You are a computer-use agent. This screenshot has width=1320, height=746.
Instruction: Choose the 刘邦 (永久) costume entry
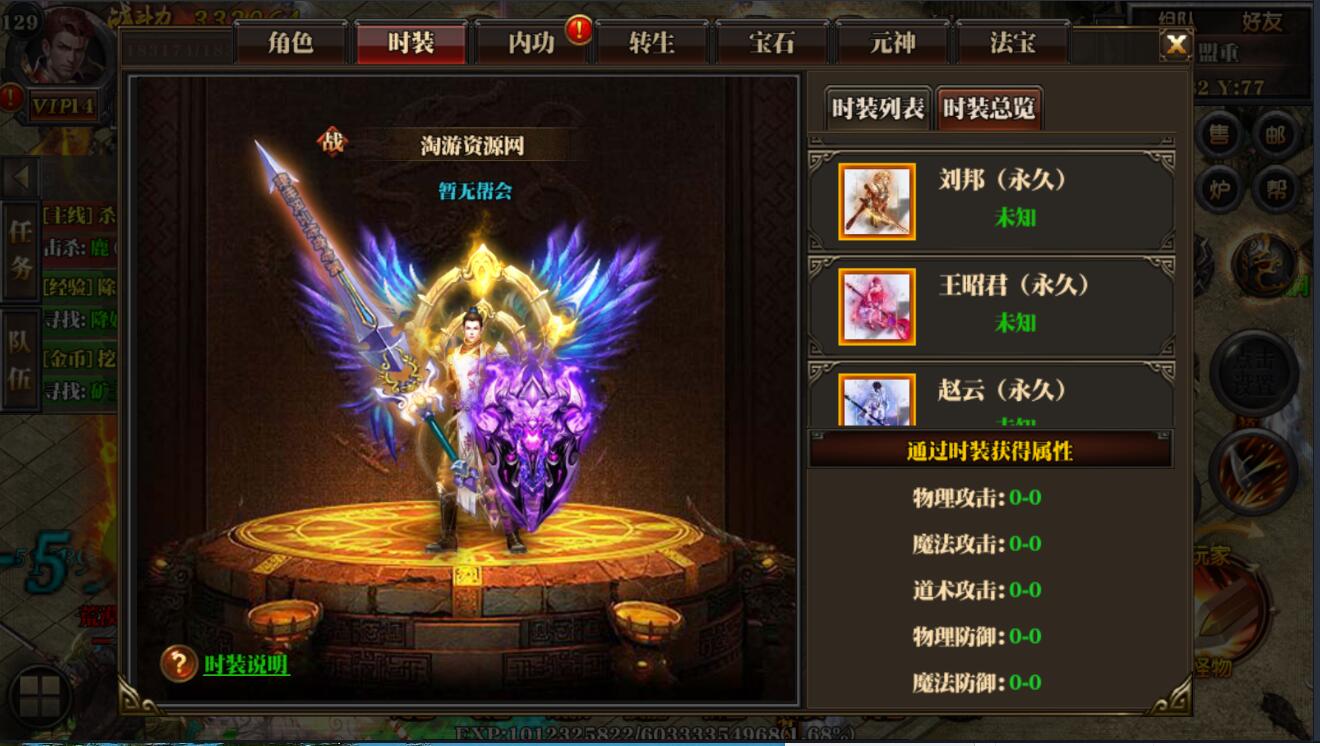(x=990, y=201)
